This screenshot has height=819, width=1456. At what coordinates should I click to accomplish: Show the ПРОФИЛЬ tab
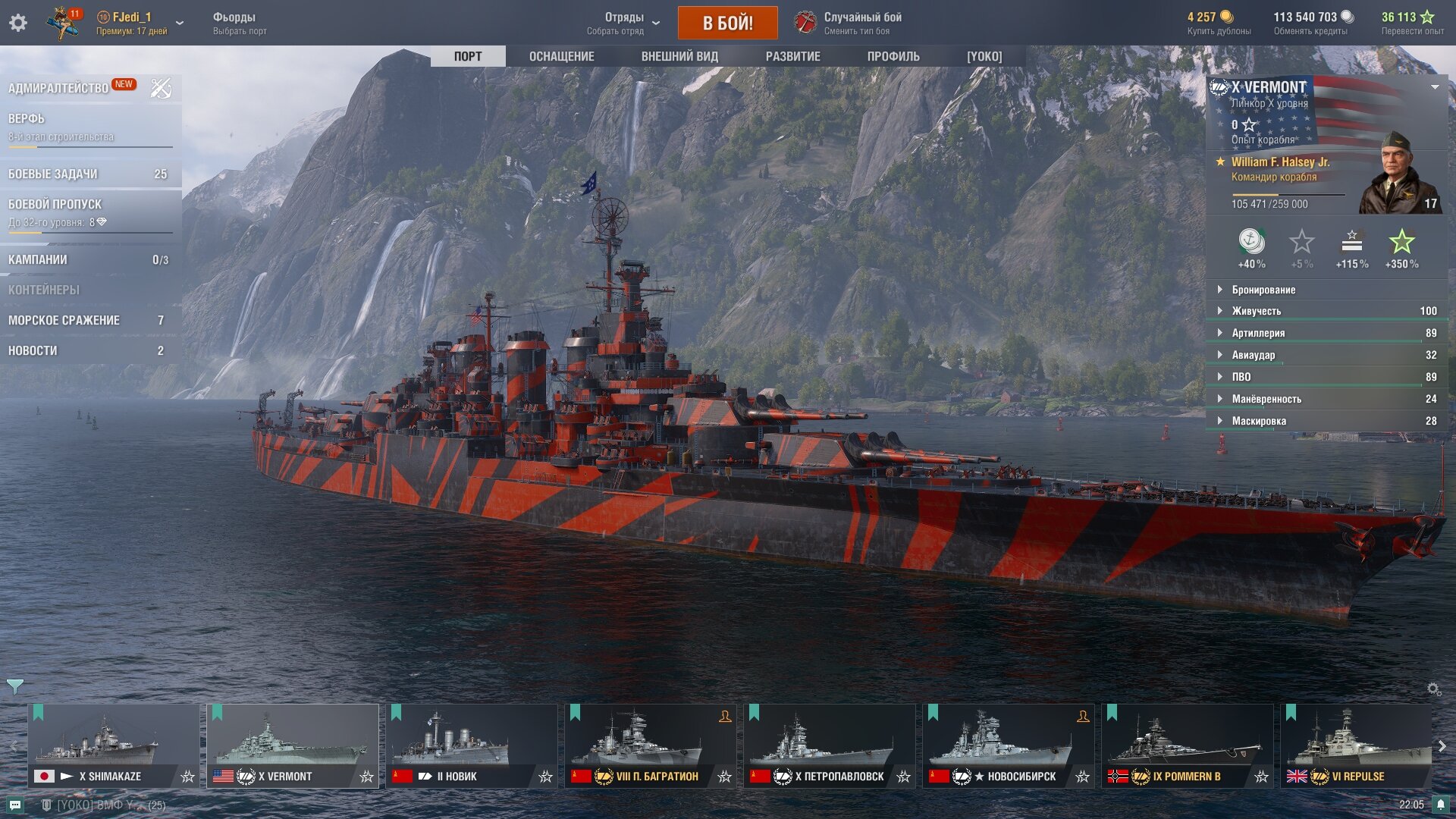[893, 56]
